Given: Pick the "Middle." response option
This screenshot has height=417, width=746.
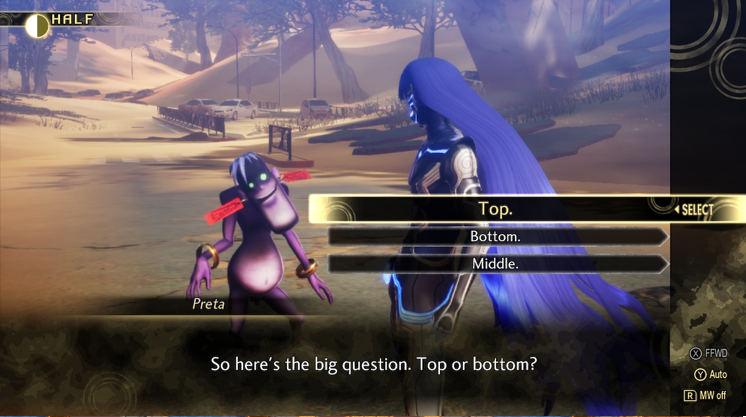Looking at the screenshot, I should [495, 264].
